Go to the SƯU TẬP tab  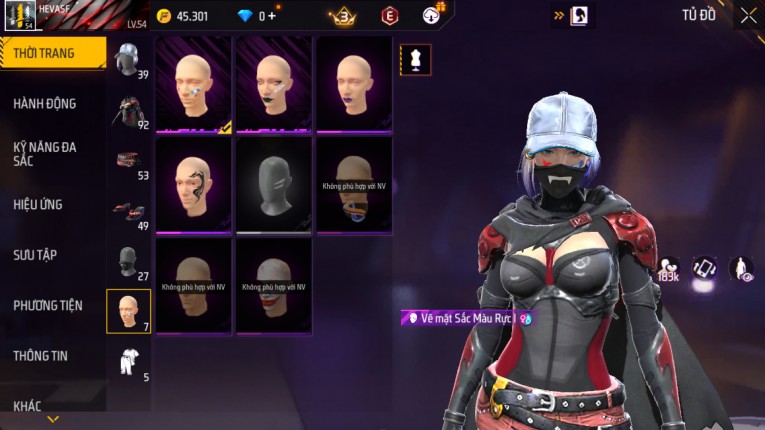coord(35,255)
